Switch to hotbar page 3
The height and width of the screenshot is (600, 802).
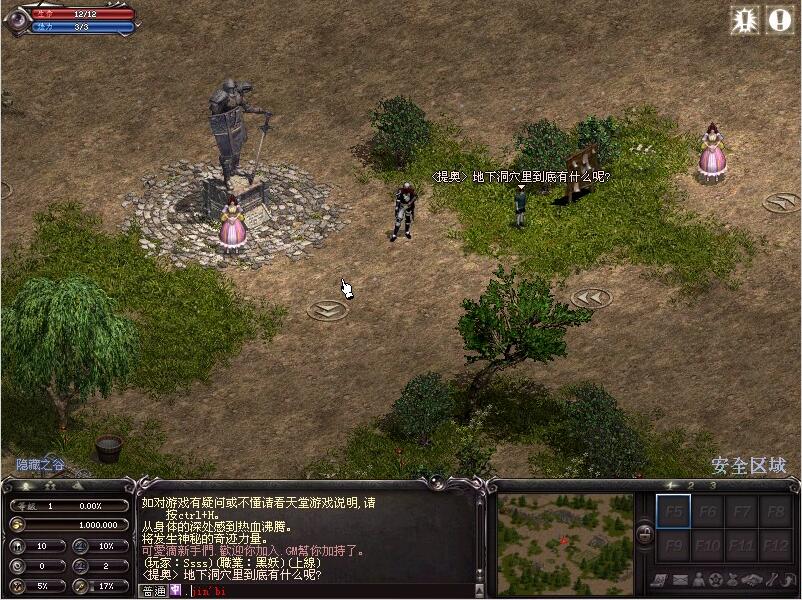pyautogui.click(x=712, y=486)
